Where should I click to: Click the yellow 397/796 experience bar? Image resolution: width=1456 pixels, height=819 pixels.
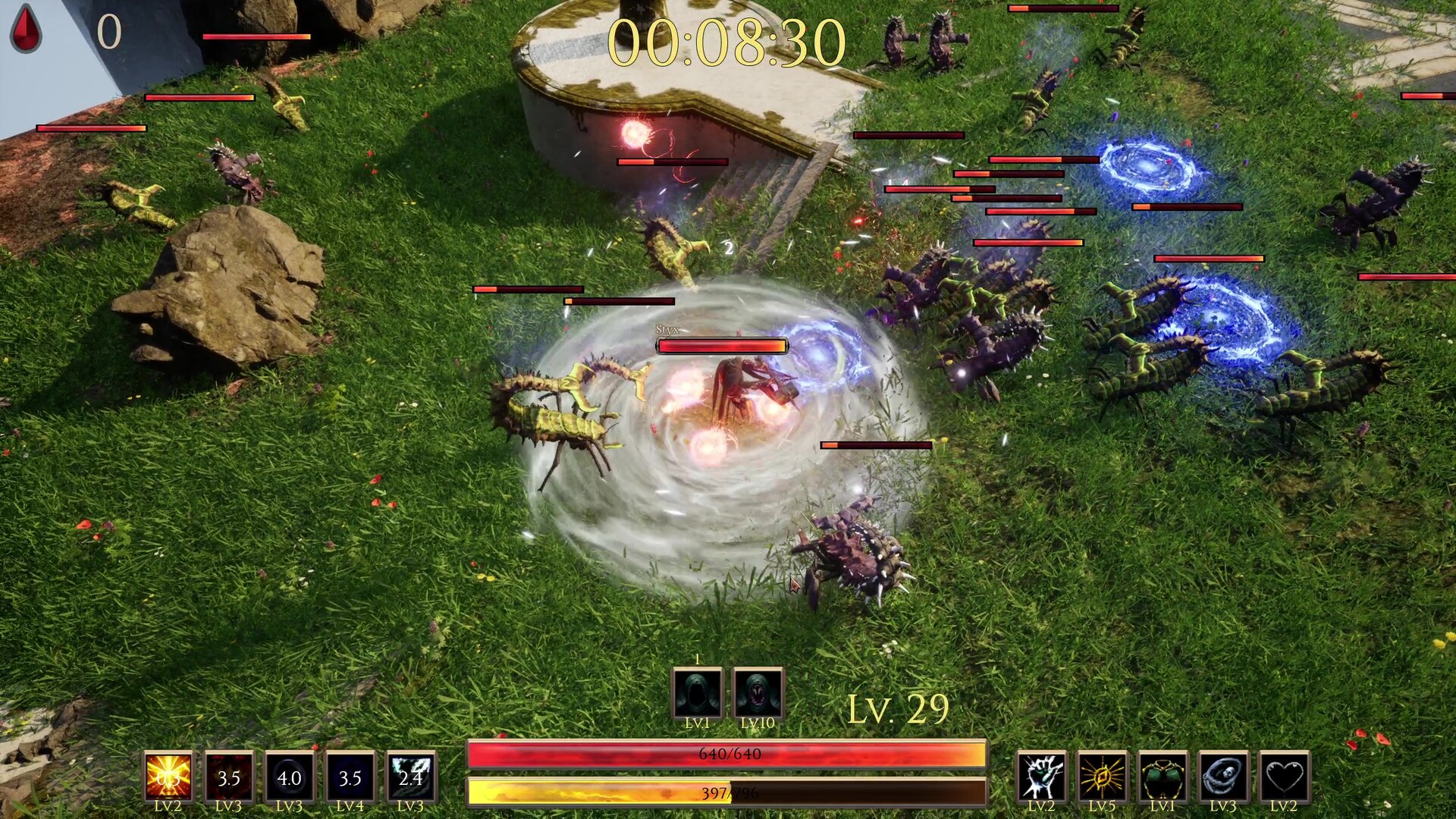click(728, 790)
